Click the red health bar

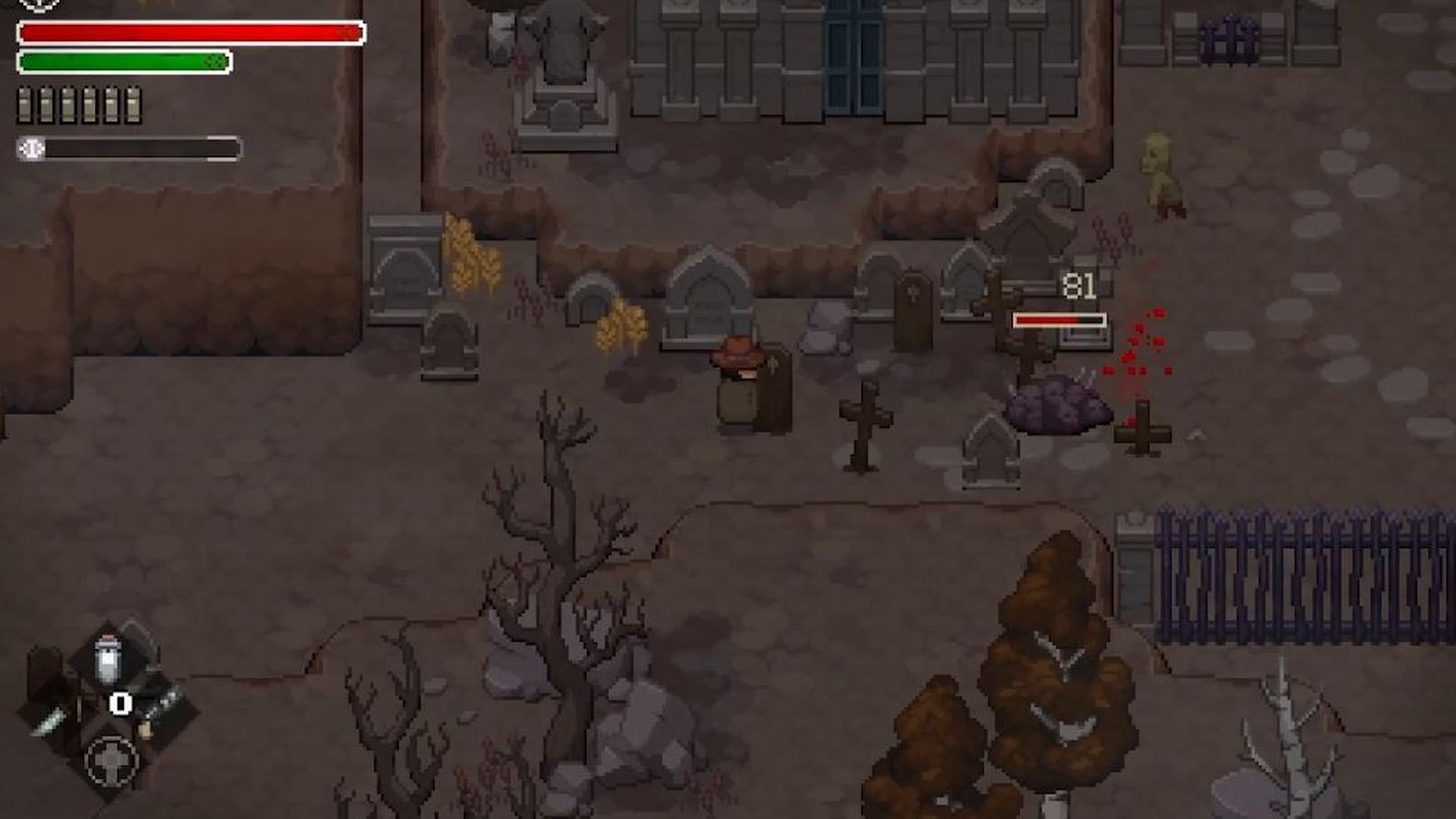click(x=189, y=33)
